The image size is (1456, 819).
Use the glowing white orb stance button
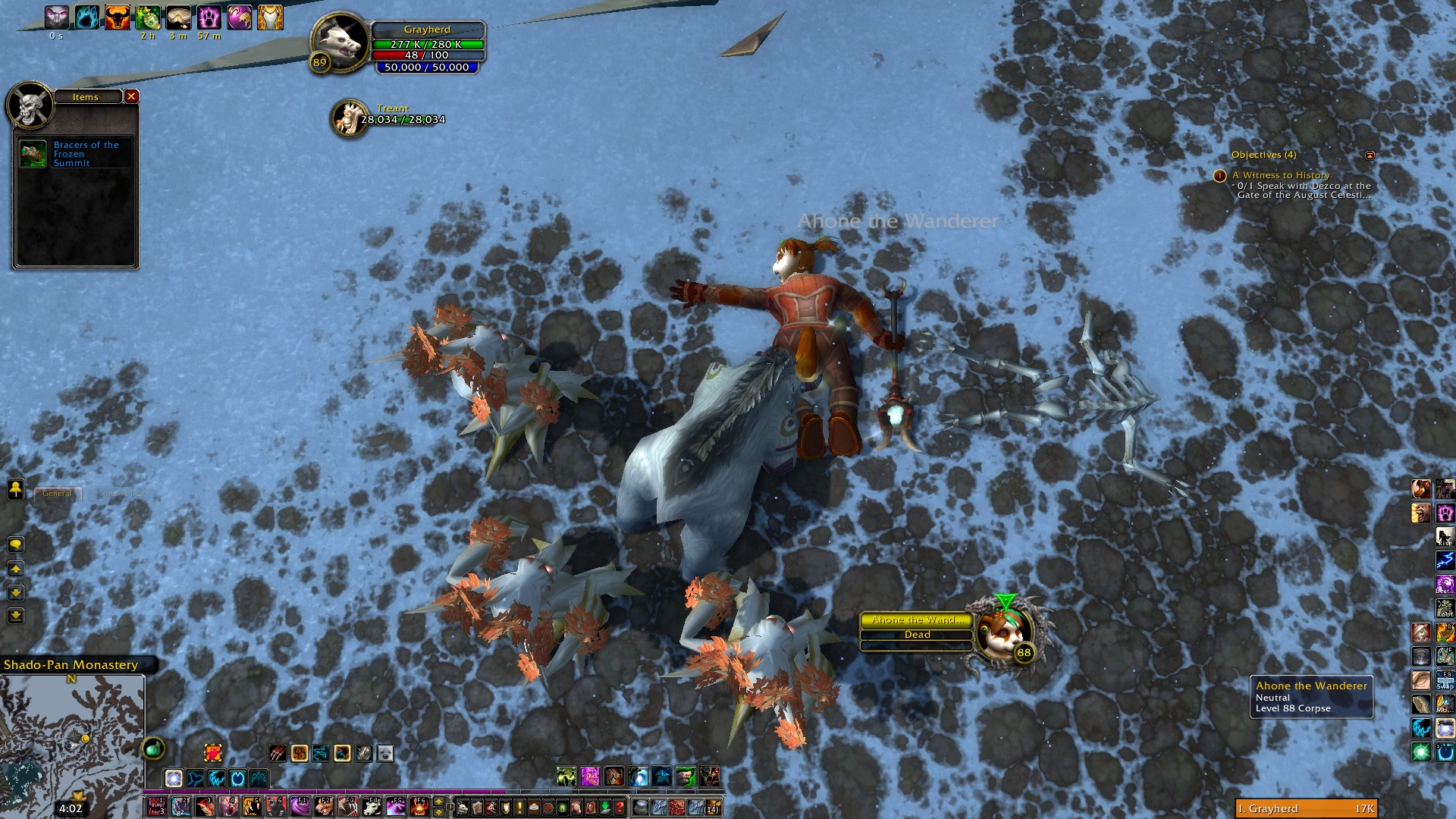click(x=174, y=778)
